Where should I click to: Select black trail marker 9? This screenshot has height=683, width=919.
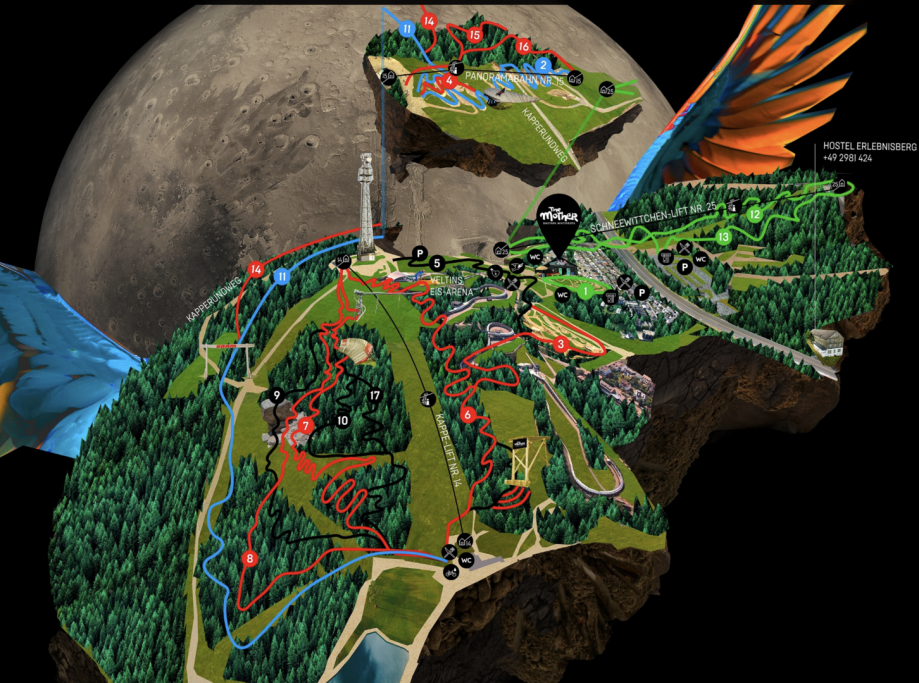click(x=276, y=396)
